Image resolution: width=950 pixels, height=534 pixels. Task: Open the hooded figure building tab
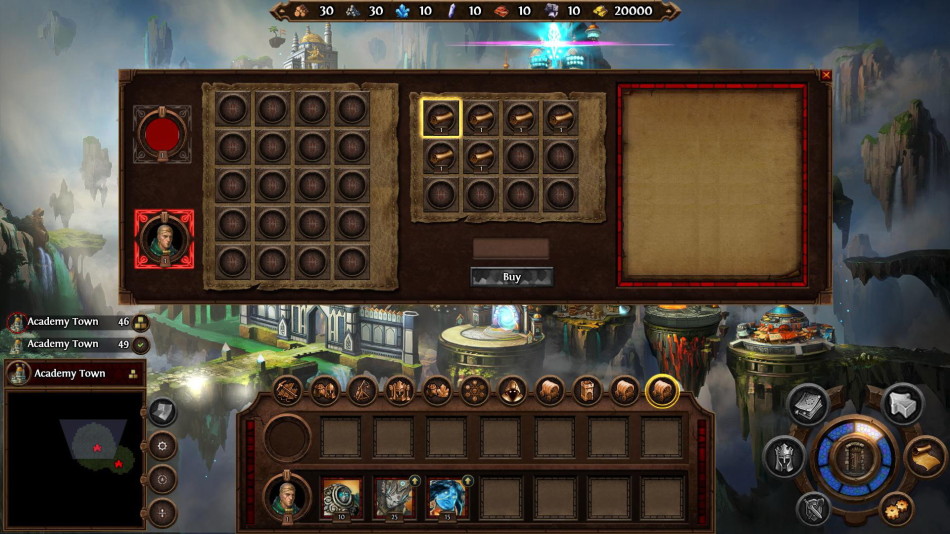tap(512, 390)
